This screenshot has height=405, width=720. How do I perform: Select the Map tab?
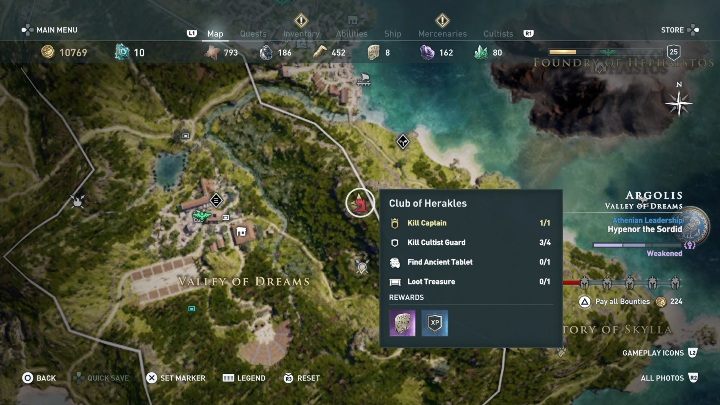(215, 34)
